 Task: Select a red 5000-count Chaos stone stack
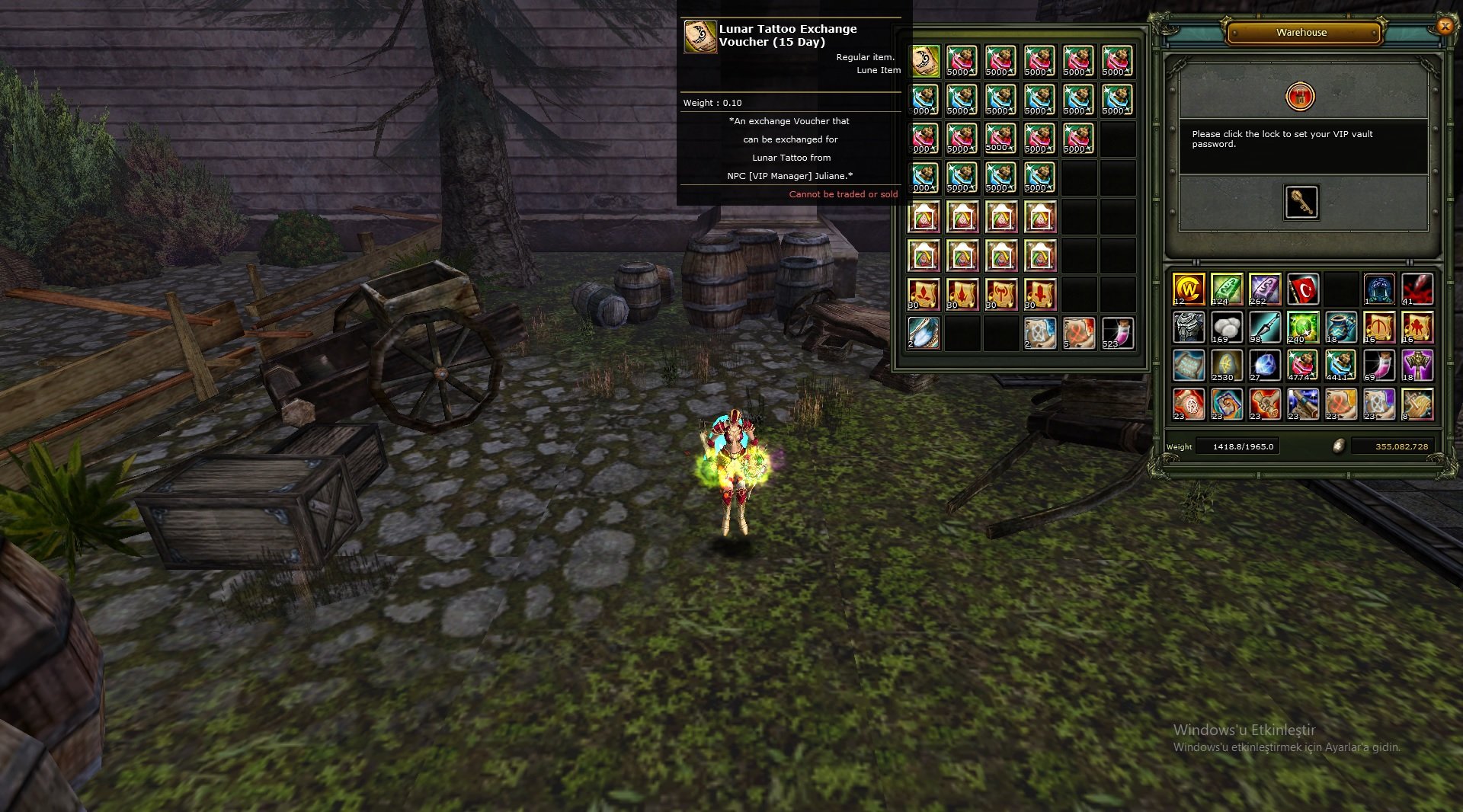[962, 60]
